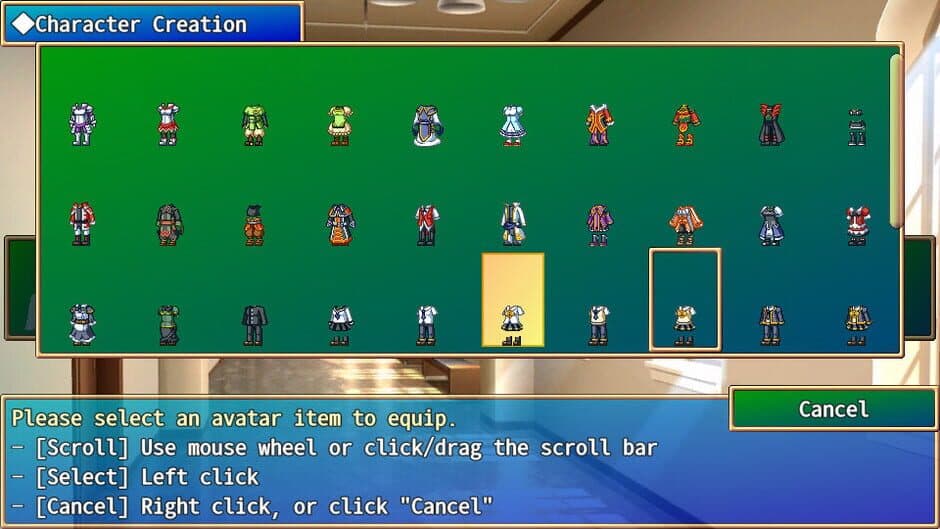This screenshot has height=529, width=940.
Task: Click the Cancel button
Action: tap(833, 409)
